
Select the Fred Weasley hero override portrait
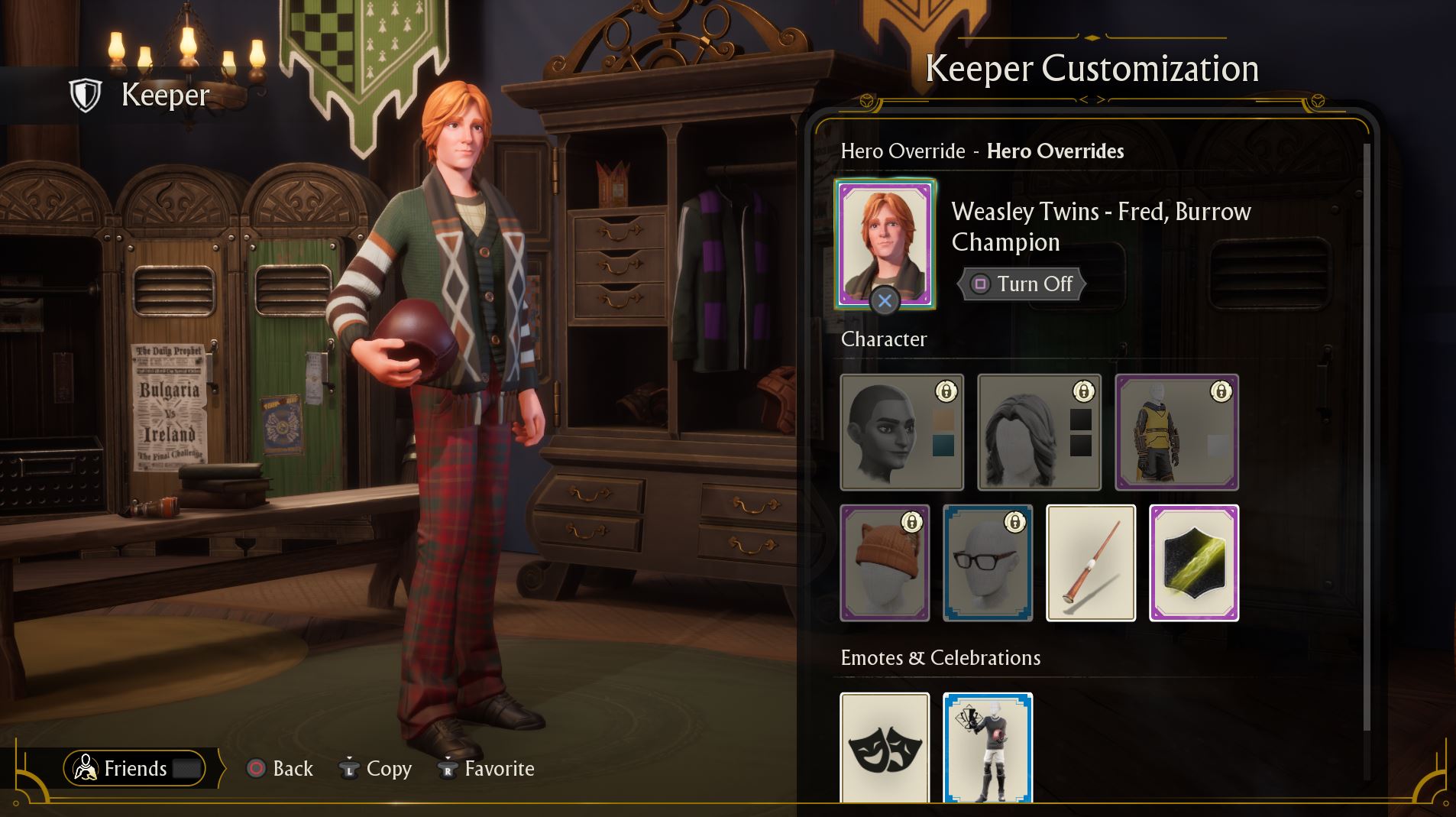885,244
